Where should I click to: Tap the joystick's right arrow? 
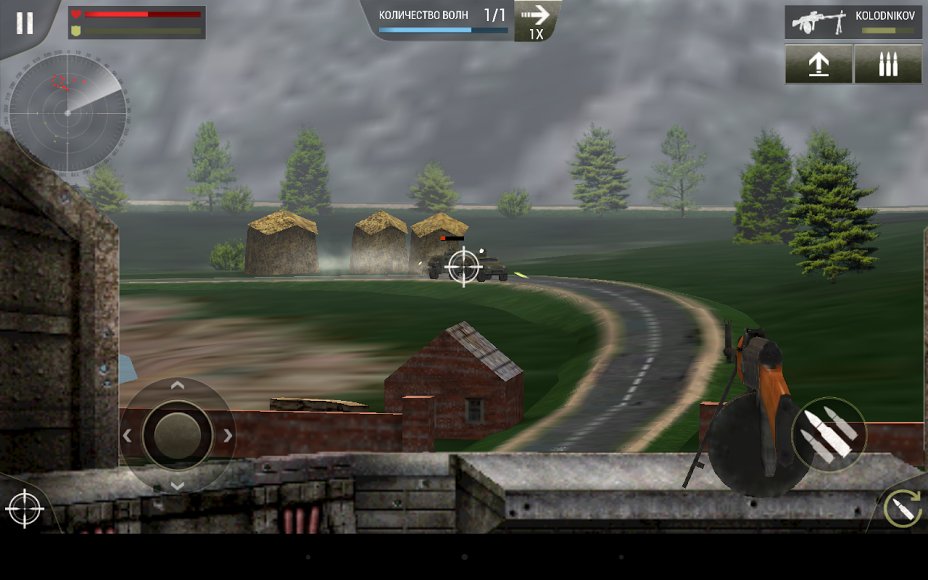tap(228, 435)
